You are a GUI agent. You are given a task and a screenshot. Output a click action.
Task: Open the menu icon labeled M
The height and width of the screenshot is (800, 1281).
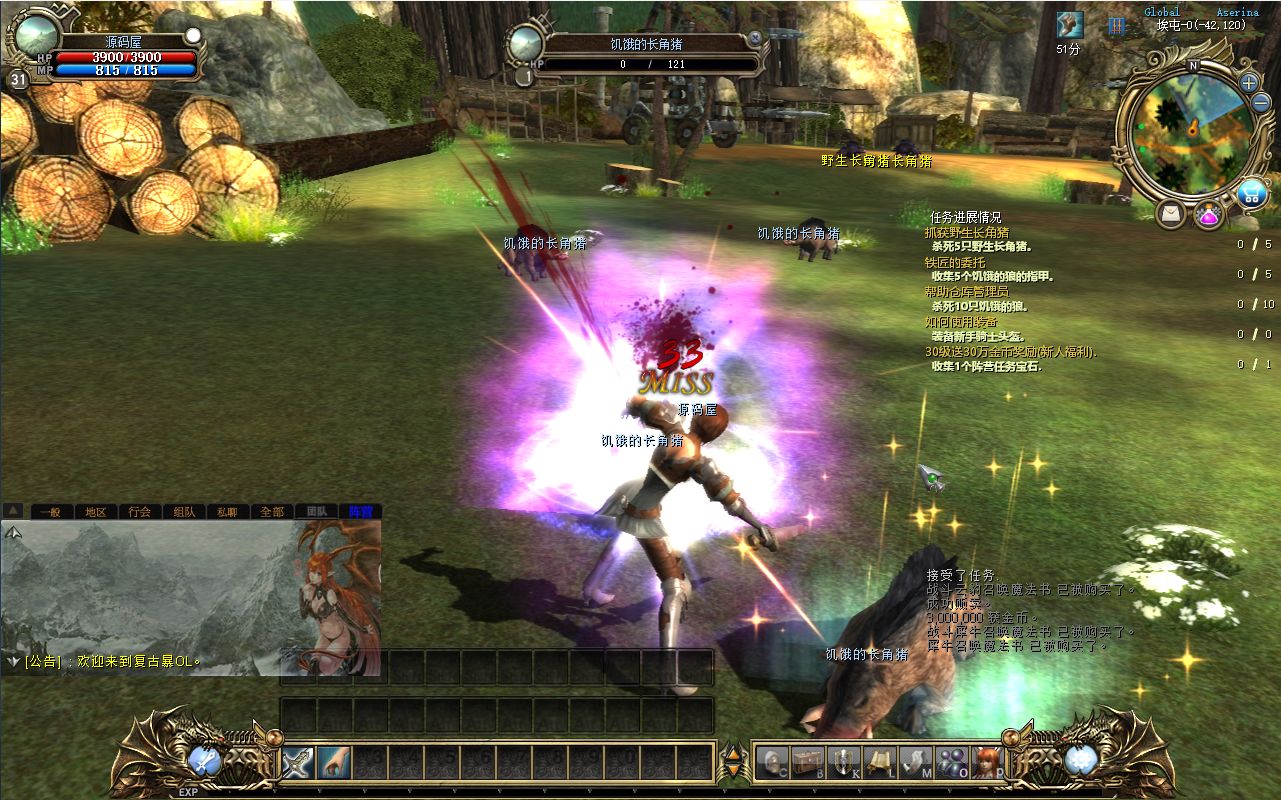point(916,763)
